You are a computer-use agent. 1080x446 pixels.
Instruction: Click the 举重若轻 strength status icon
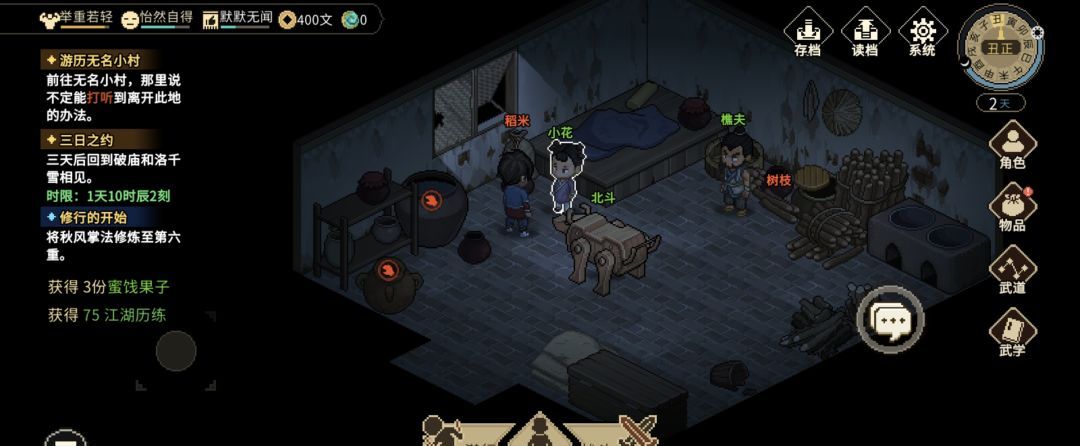(49, 19)
